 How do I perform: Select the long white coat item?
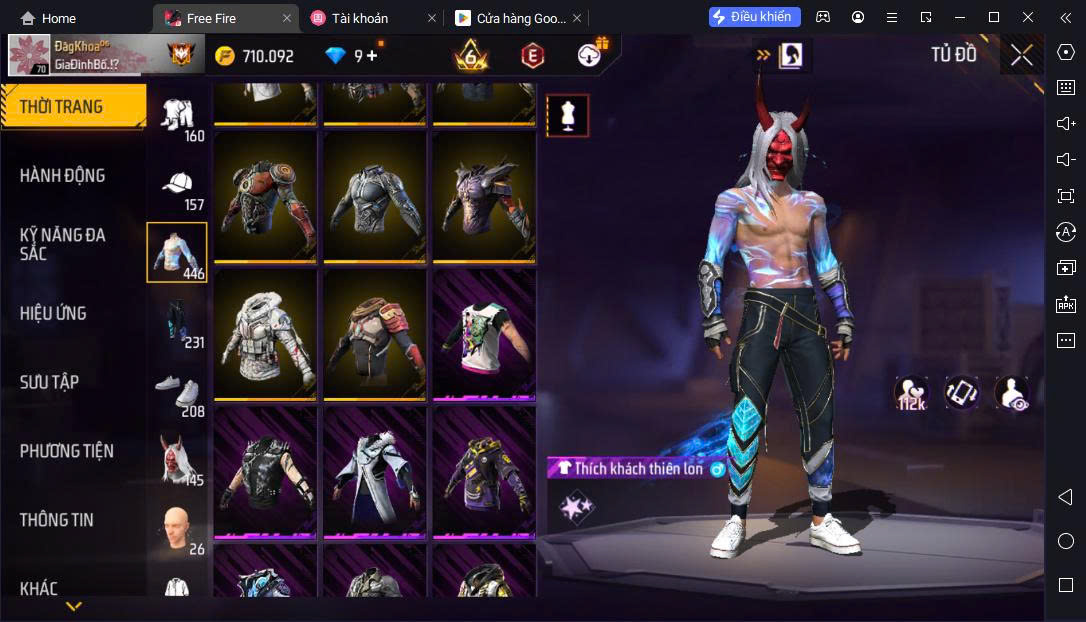(x=374, y=471)
